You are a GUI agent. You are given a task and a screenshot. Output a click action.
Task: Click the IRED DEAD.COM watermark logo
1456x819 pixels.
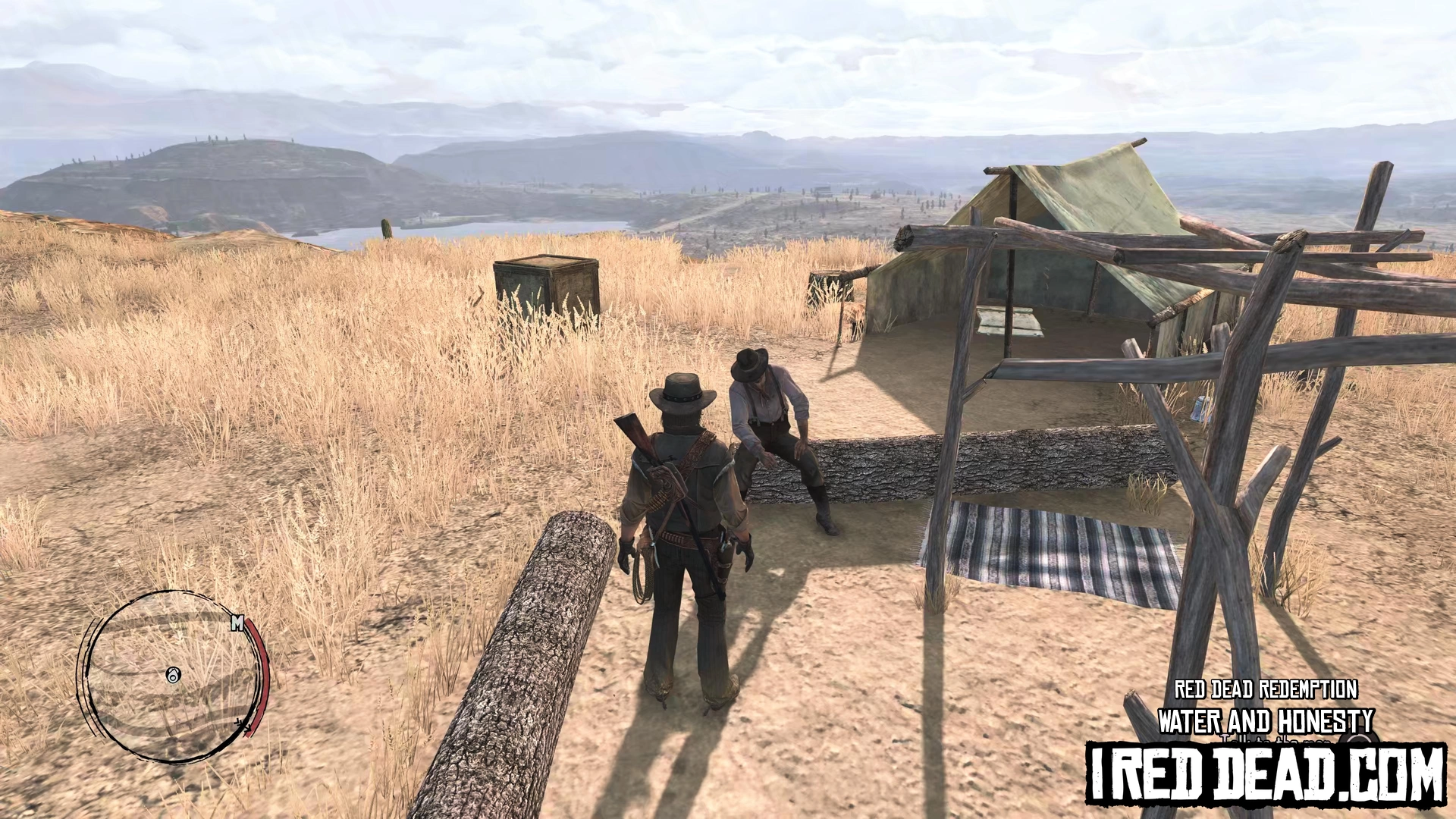coord(1265,775)
